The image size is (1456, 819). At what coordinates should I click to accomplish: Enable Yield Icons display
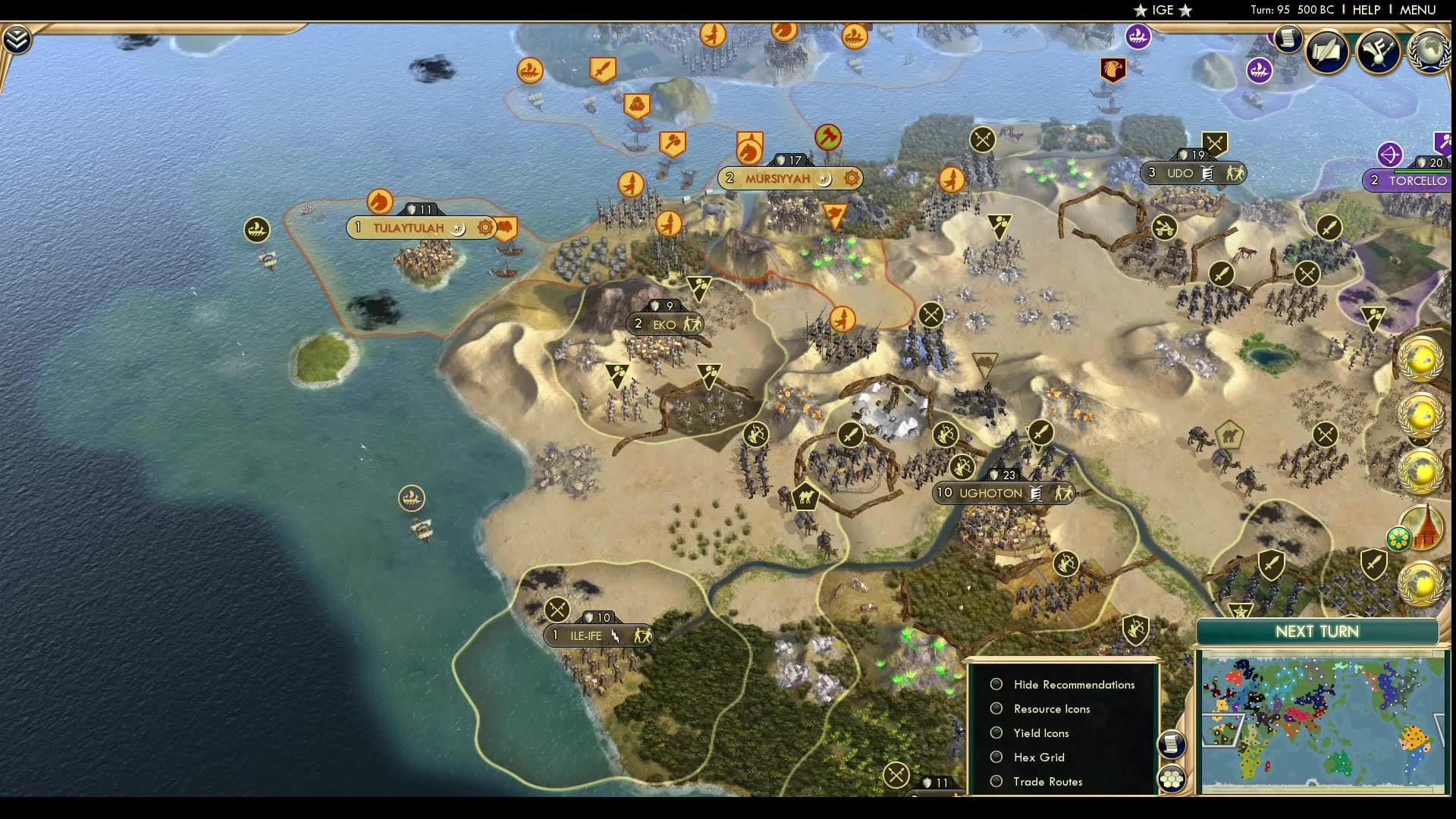996,733
